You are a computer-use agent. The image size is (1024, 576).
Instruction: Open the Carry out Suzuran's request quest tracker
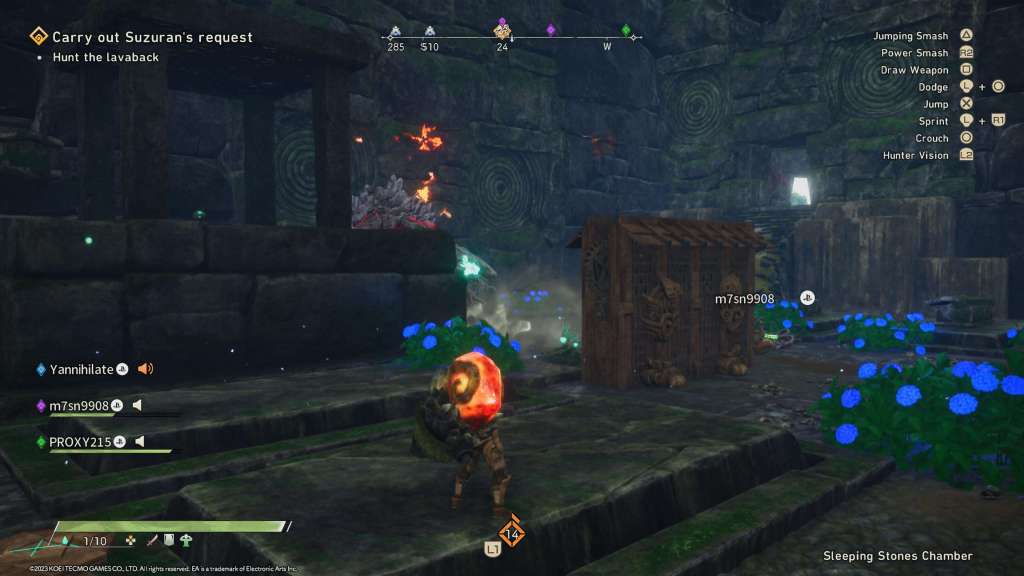point(152,37)
